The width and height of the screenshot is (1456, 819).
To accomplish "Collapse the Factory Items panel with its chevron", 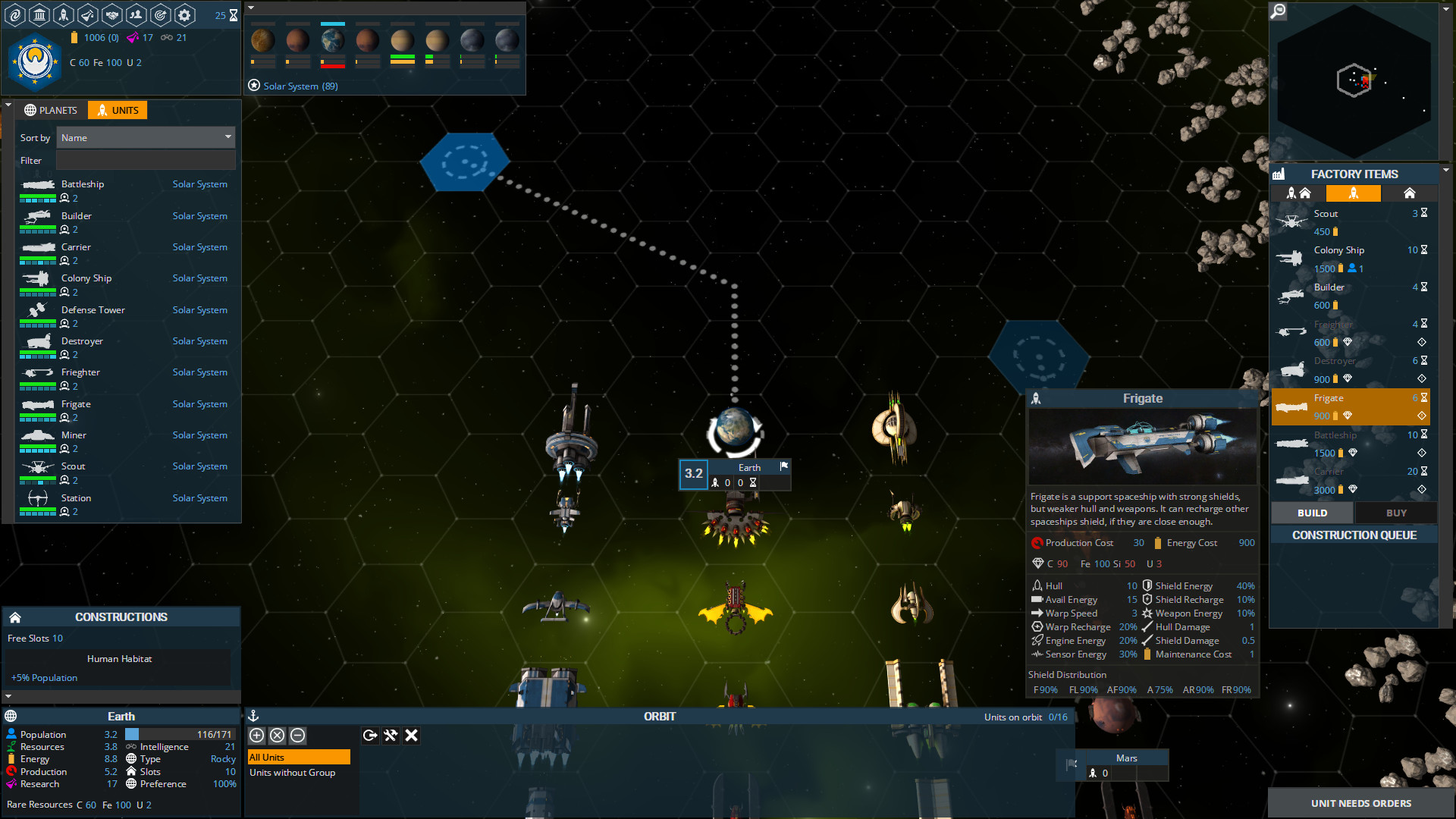I will pos(1445,171).
